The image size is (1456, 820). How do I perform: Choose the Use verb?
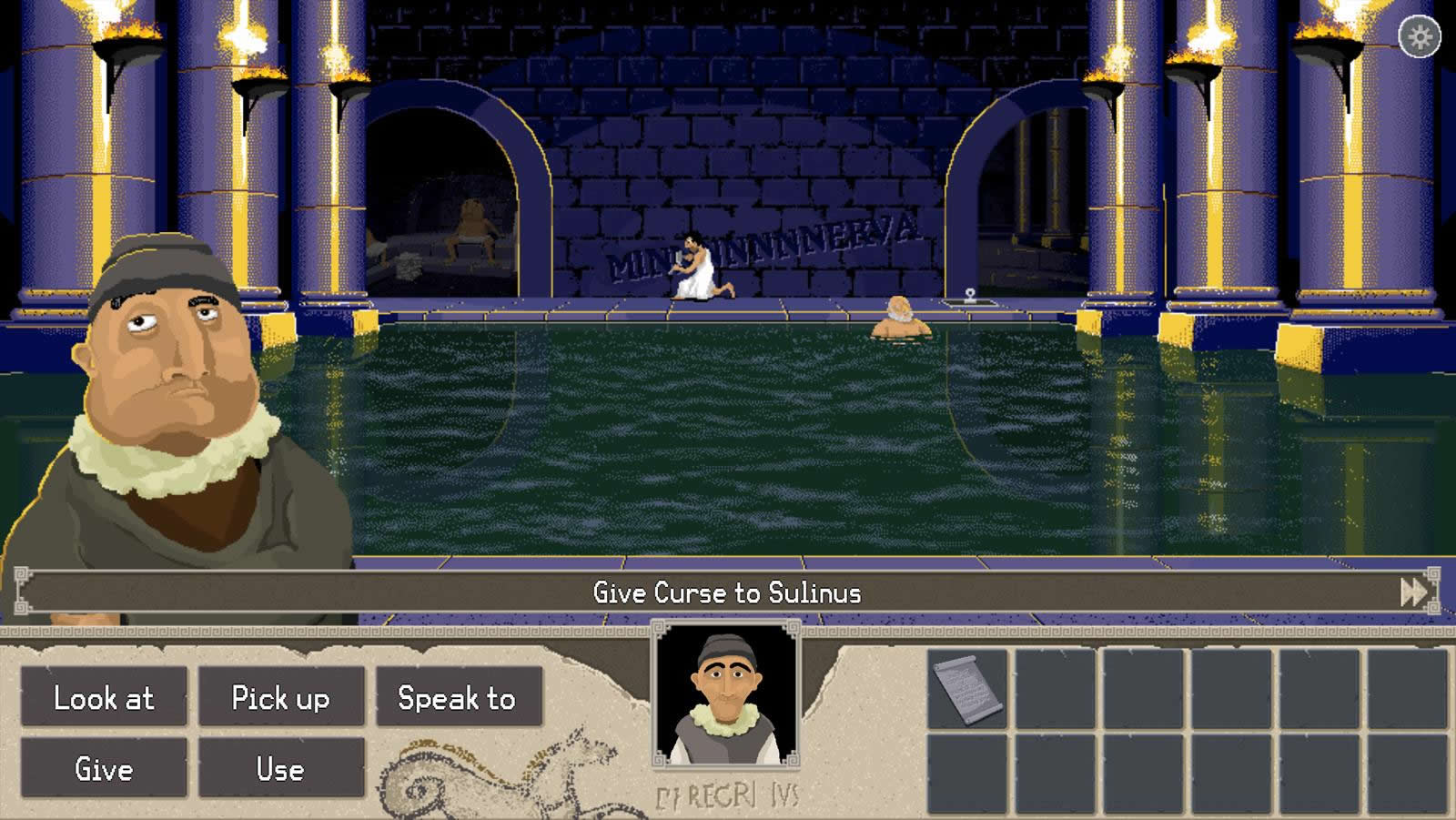(x=281, y=768)
